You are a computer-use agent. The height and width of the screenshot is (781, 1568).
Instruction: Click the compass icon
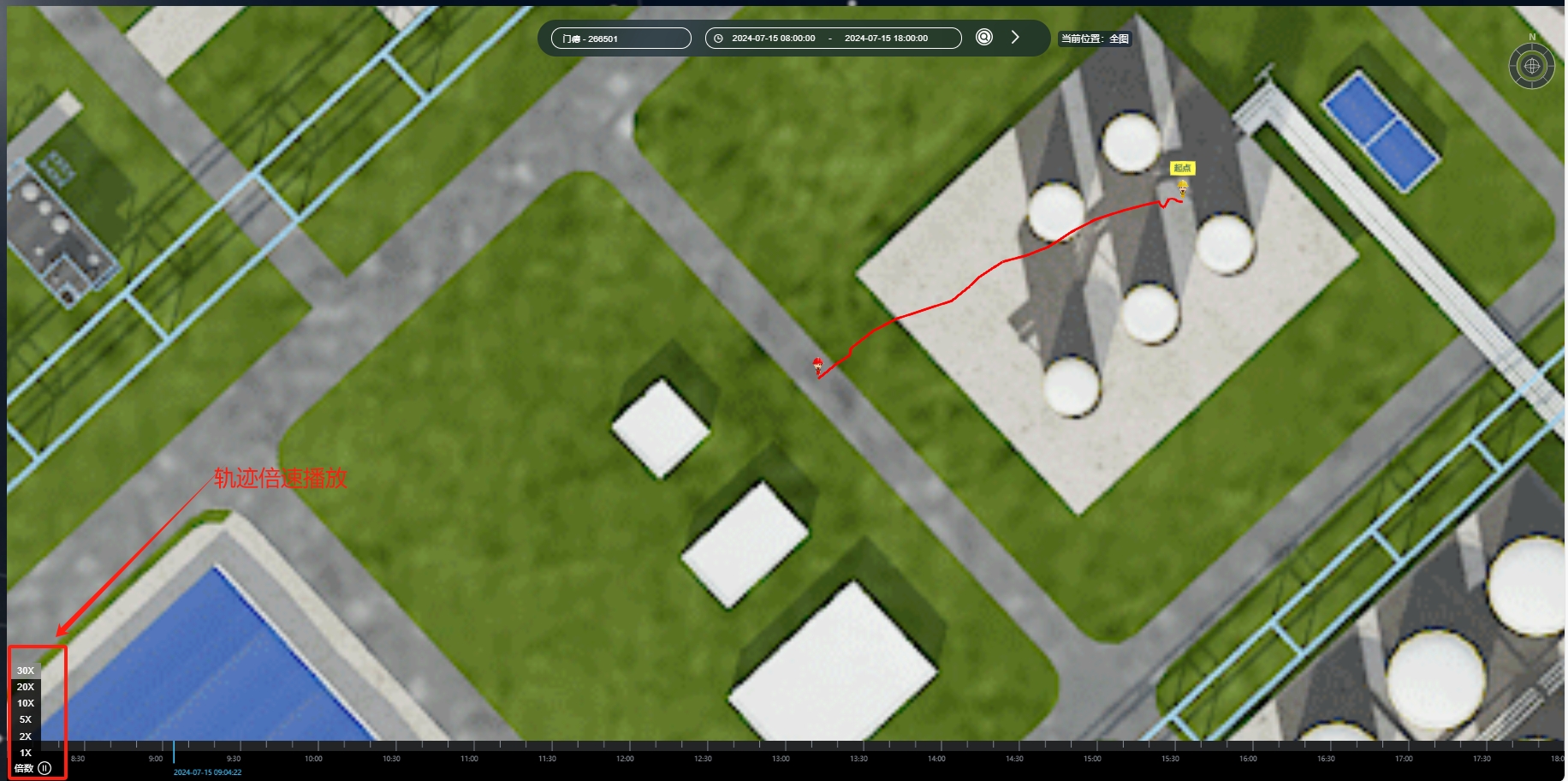tap(1531, 66)
